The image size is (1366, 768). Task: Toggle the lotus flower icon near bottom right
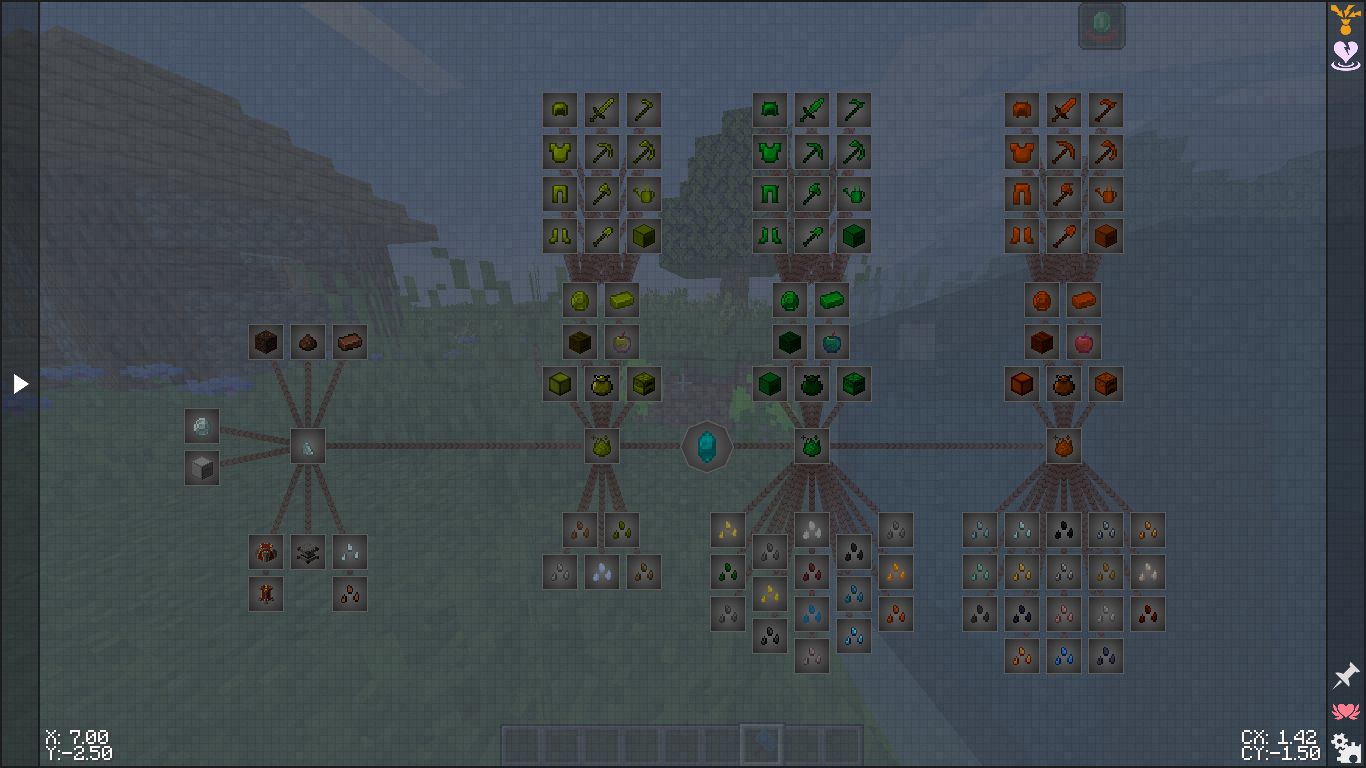pyautogui.click(x=1344, y=712)
